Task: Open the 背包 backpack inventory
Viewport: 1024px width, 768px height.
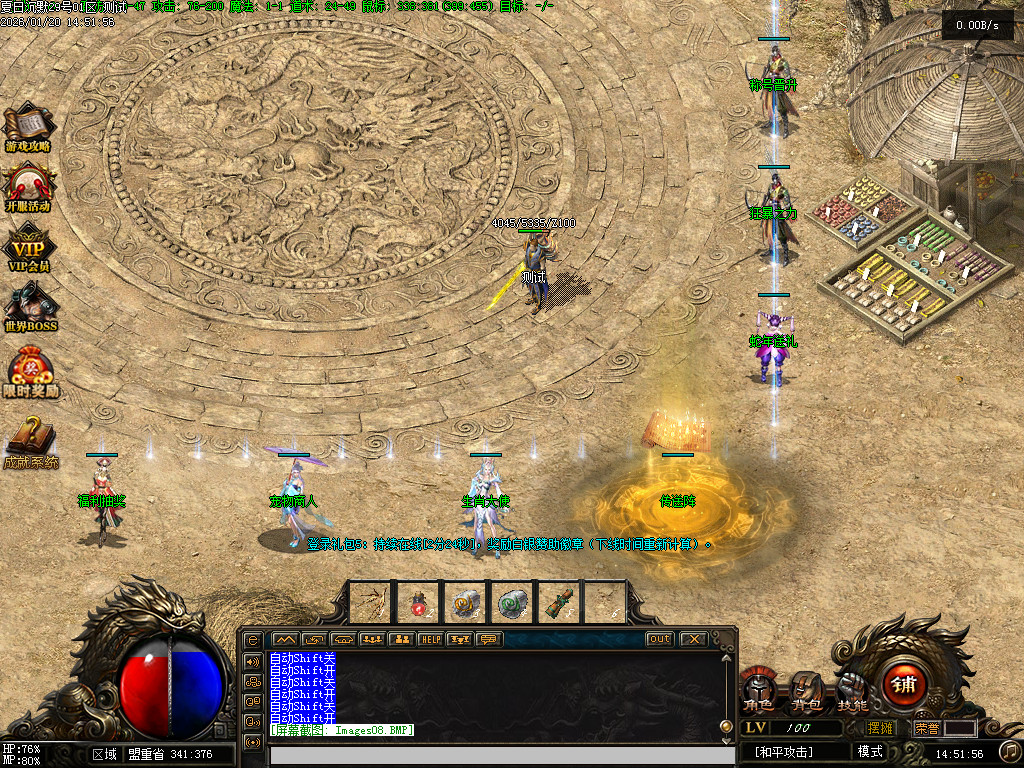Action: coord(805,690)
